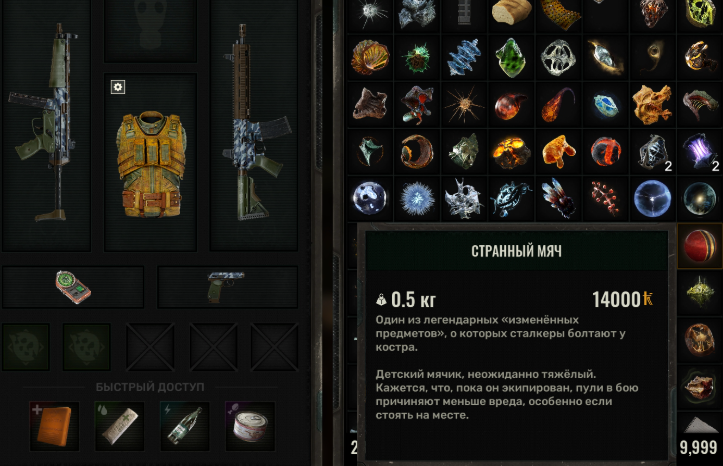
Task: Use the orange medkit in quick access
Action: click(53, 426)
